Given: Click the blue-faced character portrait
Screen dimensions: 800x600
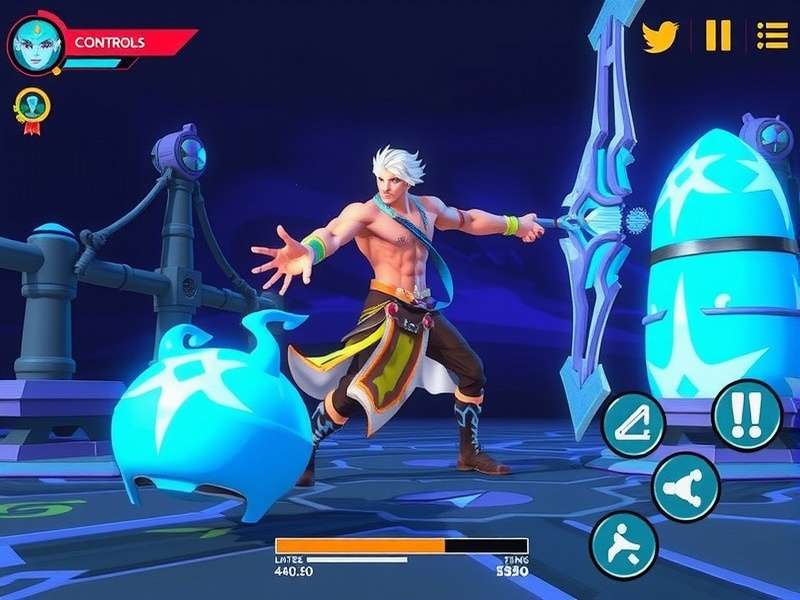Looking at the screenshot, I should tap(33, 44).
